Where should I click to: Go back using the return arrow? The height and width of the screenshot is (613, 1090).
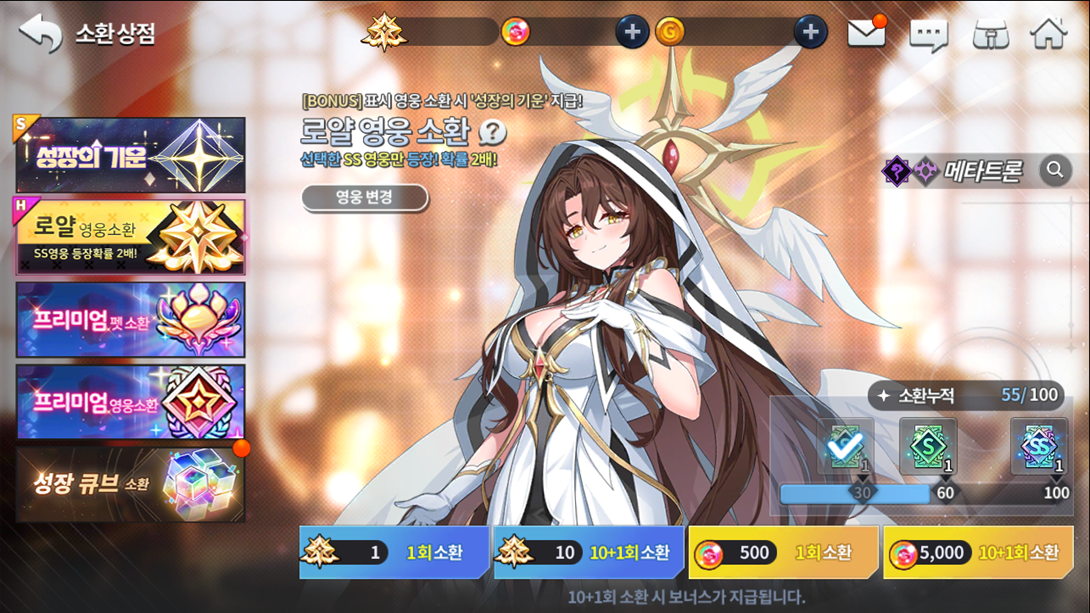[x=40, y=33]
